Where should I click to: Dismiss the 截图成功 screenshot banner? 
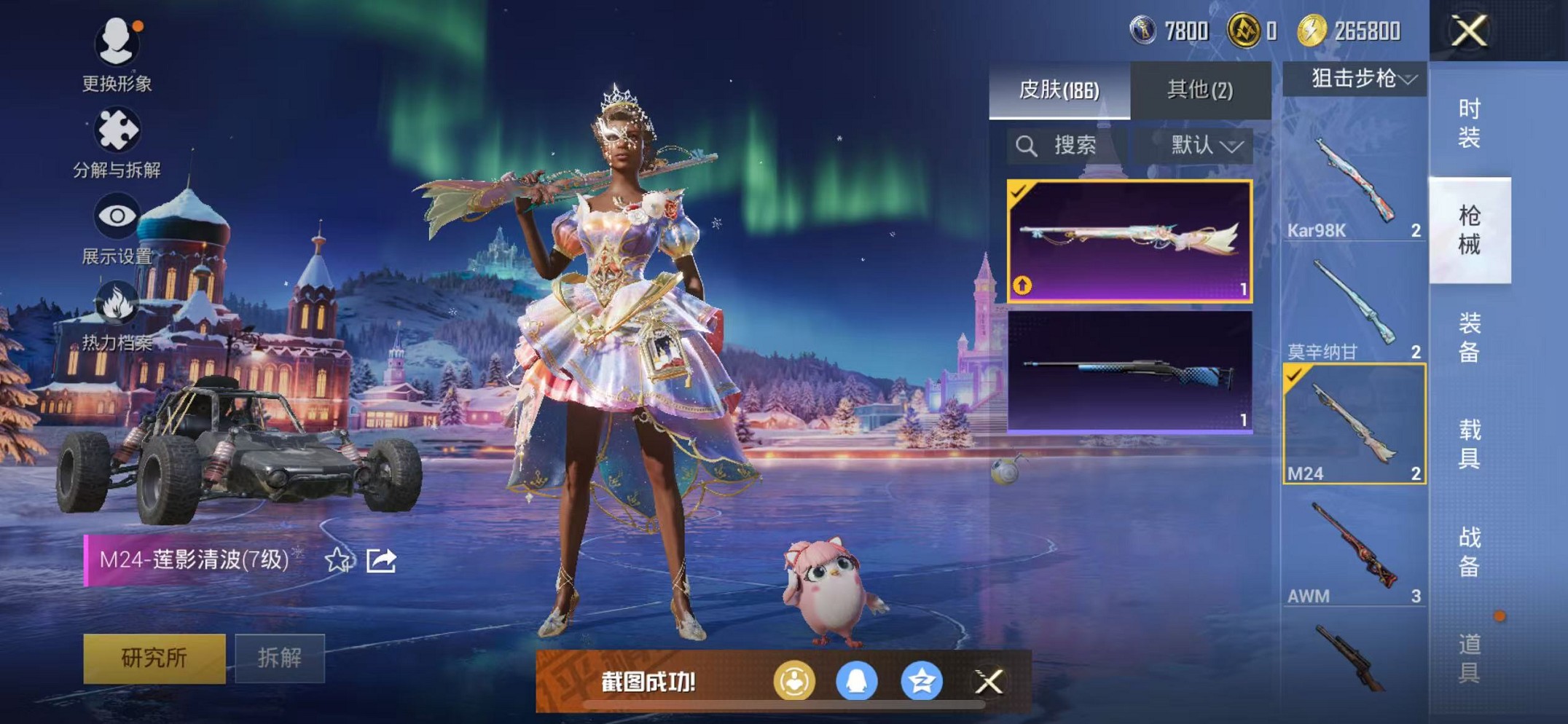989,682
